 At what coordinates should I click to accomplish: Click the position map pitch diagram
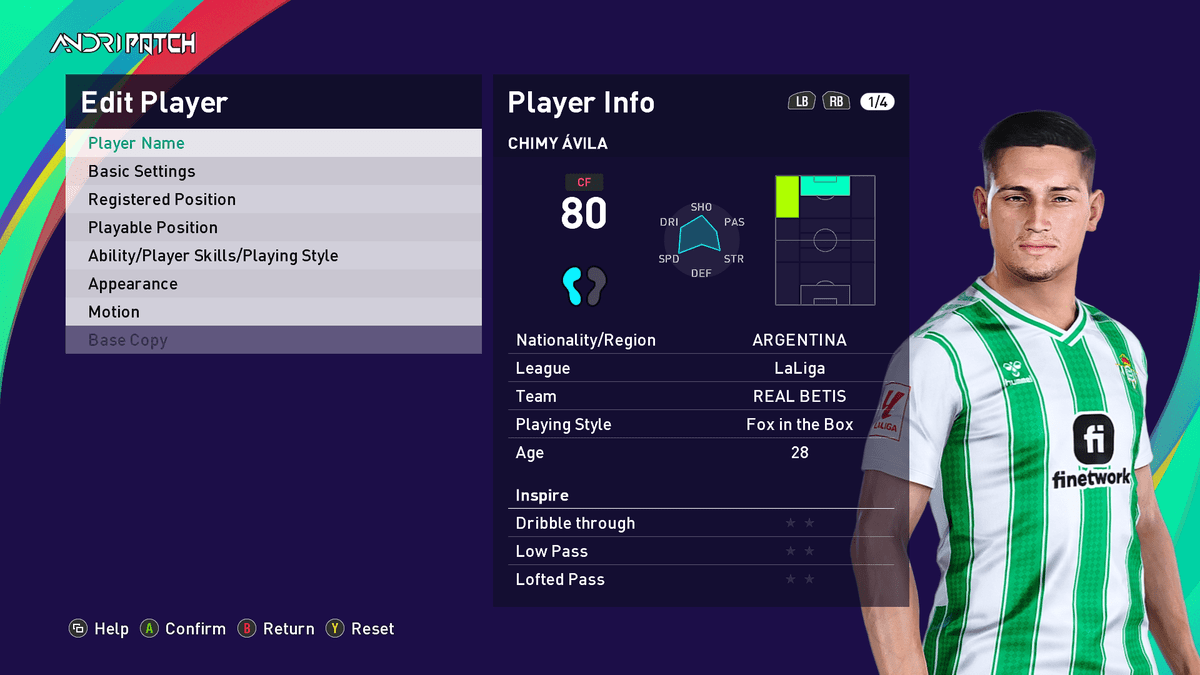click(825, 240)
